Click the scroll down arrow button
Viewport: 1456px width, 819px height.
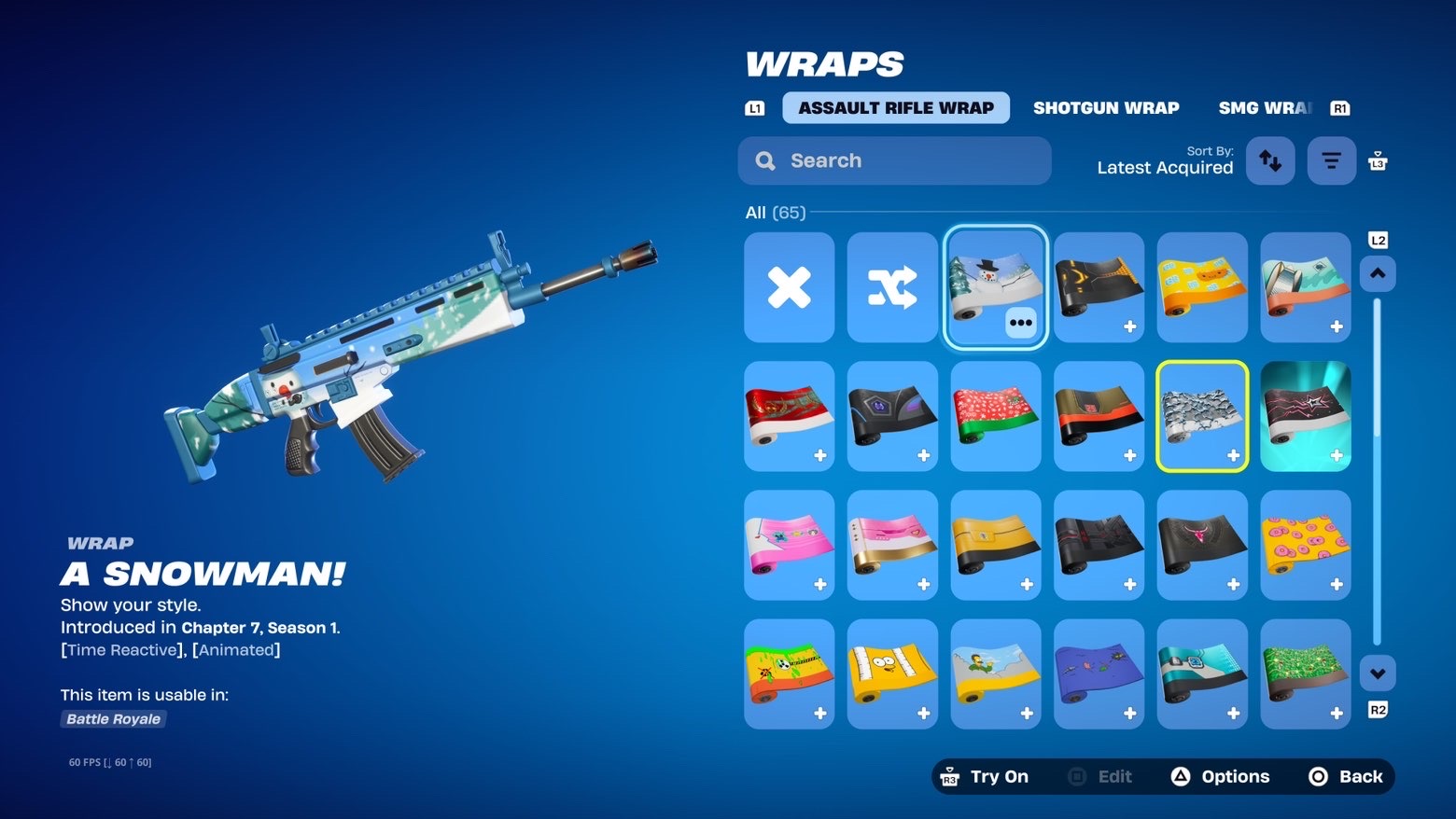pyautogui.click(x=1378, y=673)
